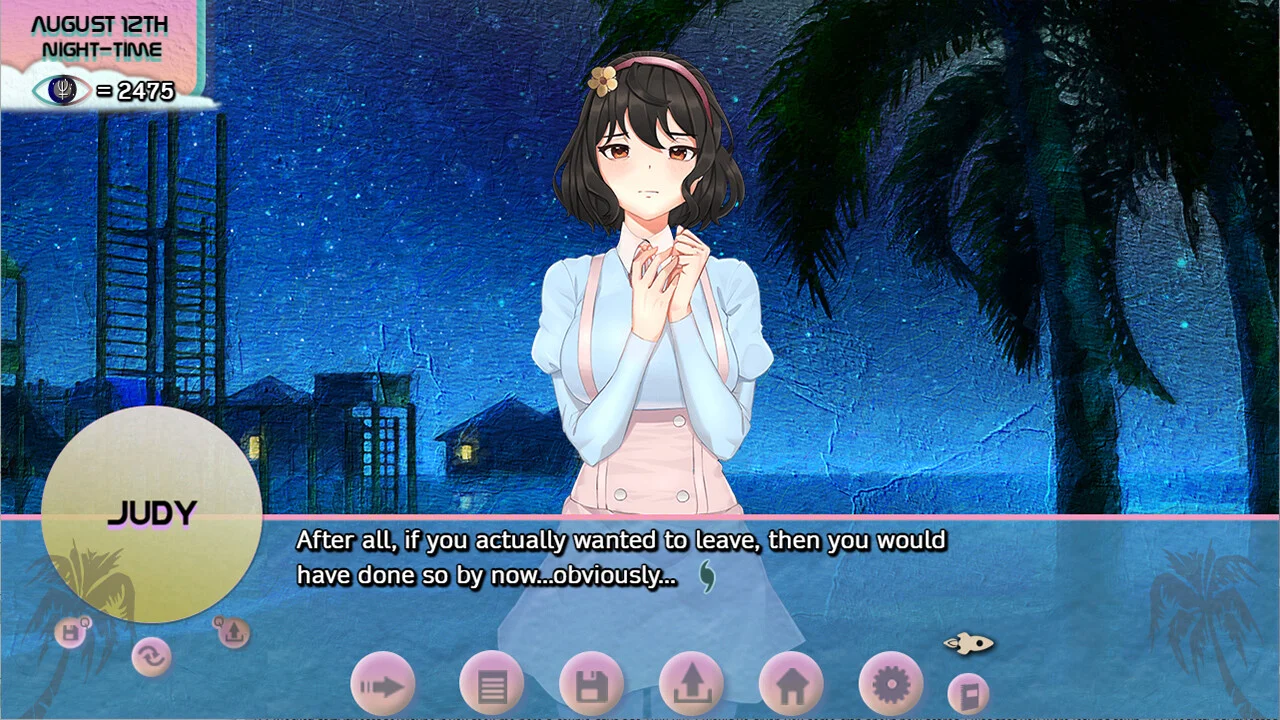The image size is (1280, 720).
Task: Open the text history log
Action: (491, 685)
